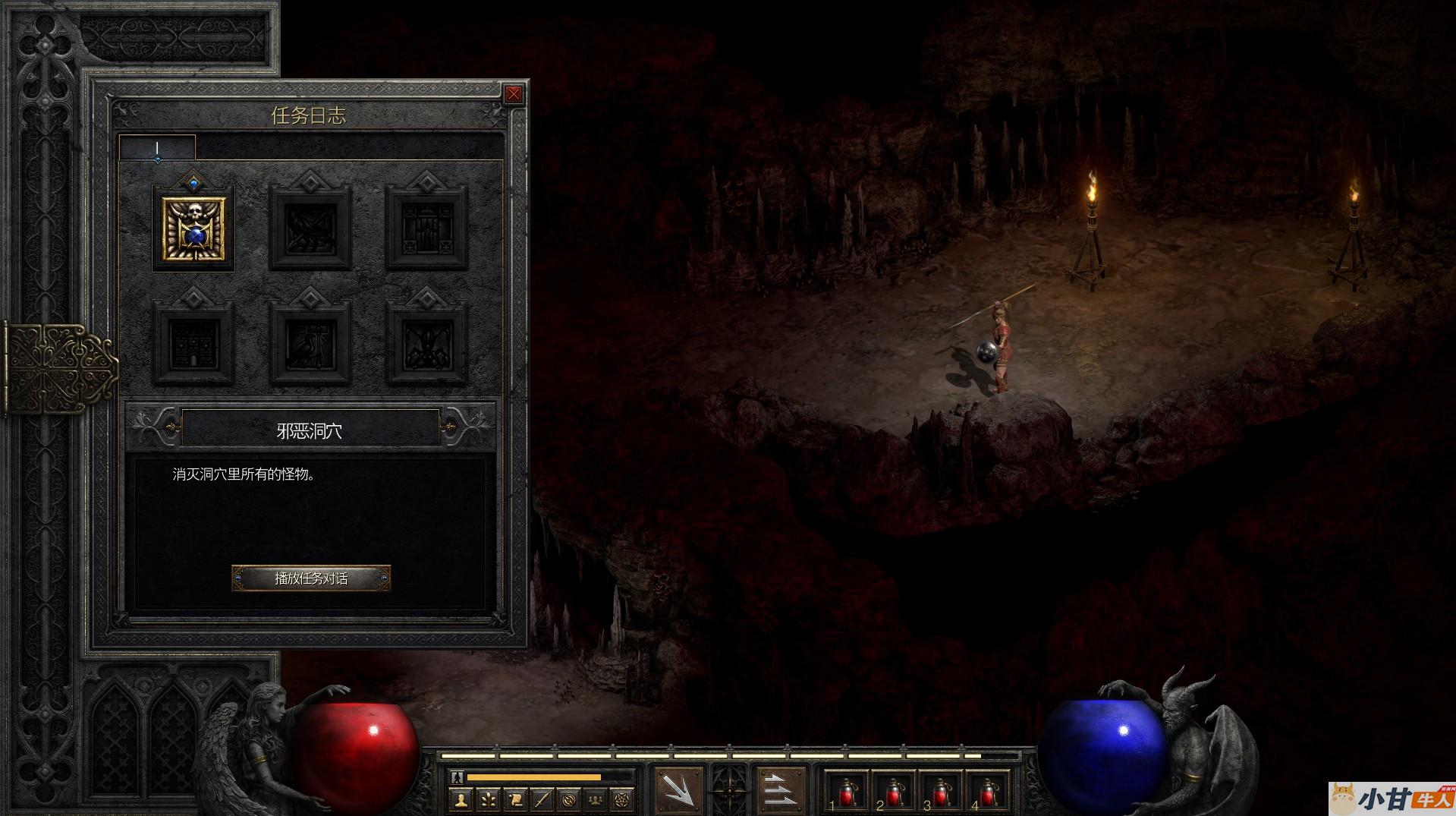The image size is (1456, 816).
Task: Open the party button with three figures
Action: pyautogui.click(x=596, y=799)
